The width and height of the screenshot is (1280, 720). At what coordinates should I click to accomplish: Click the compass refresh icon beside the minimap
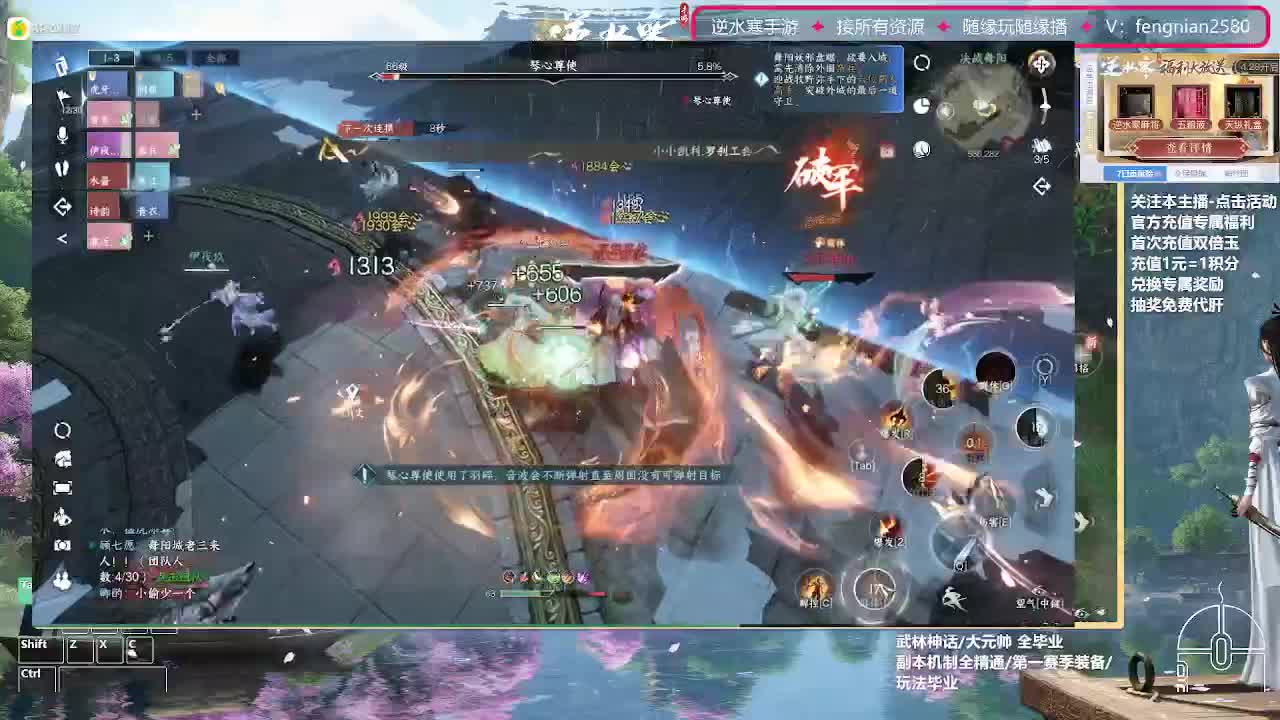922,62
